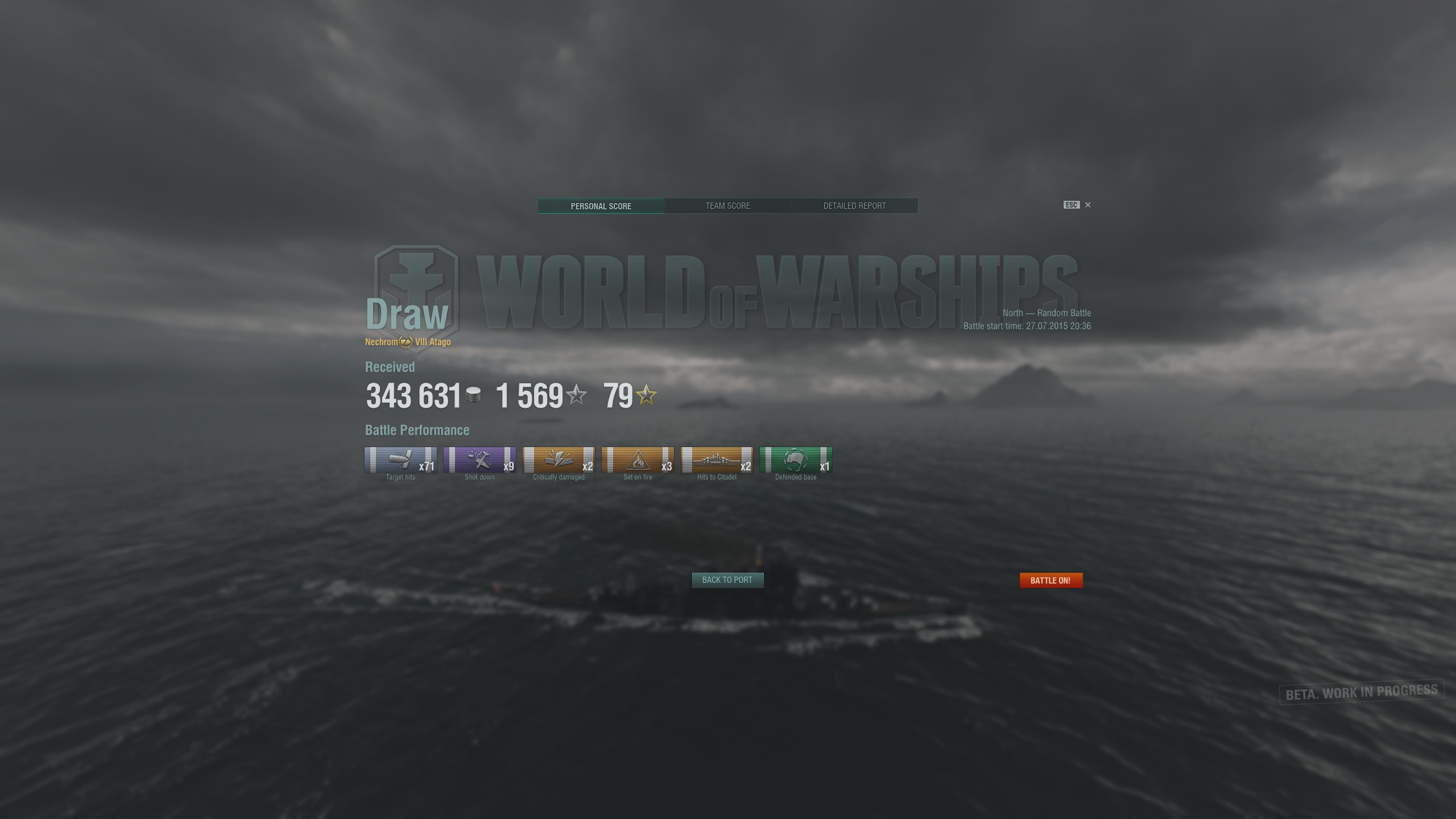Screen dimensions: 1456x819
Task: Switch to the Team Score tab
Action: (728, 205)
